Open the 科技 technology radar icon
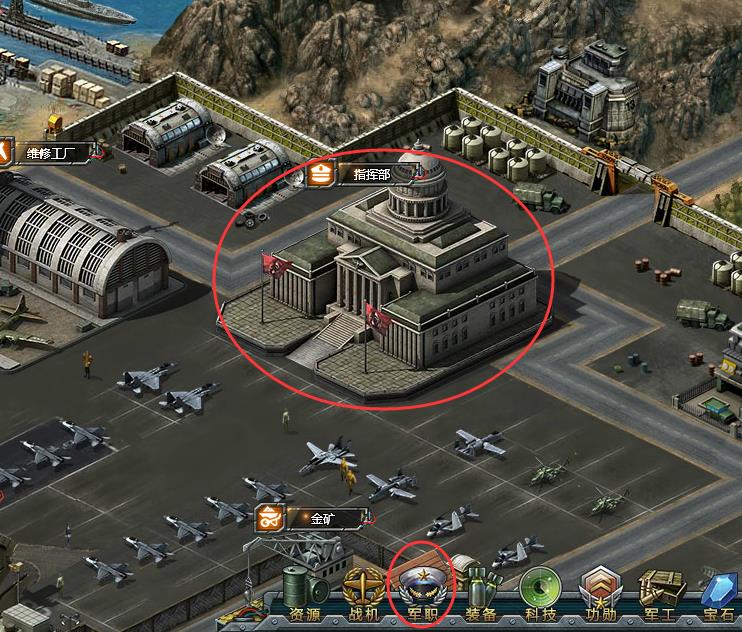This screenshot has height=632, width=742. pyautogui.click(x=541, y=592)
